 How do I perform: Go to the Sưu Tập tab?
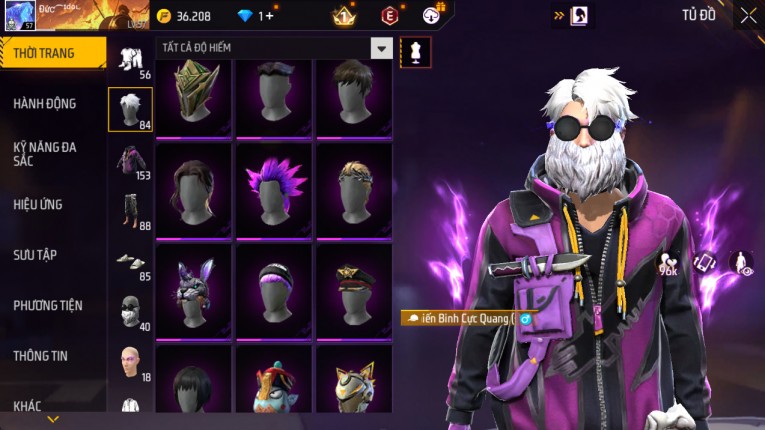click(36, 255)
